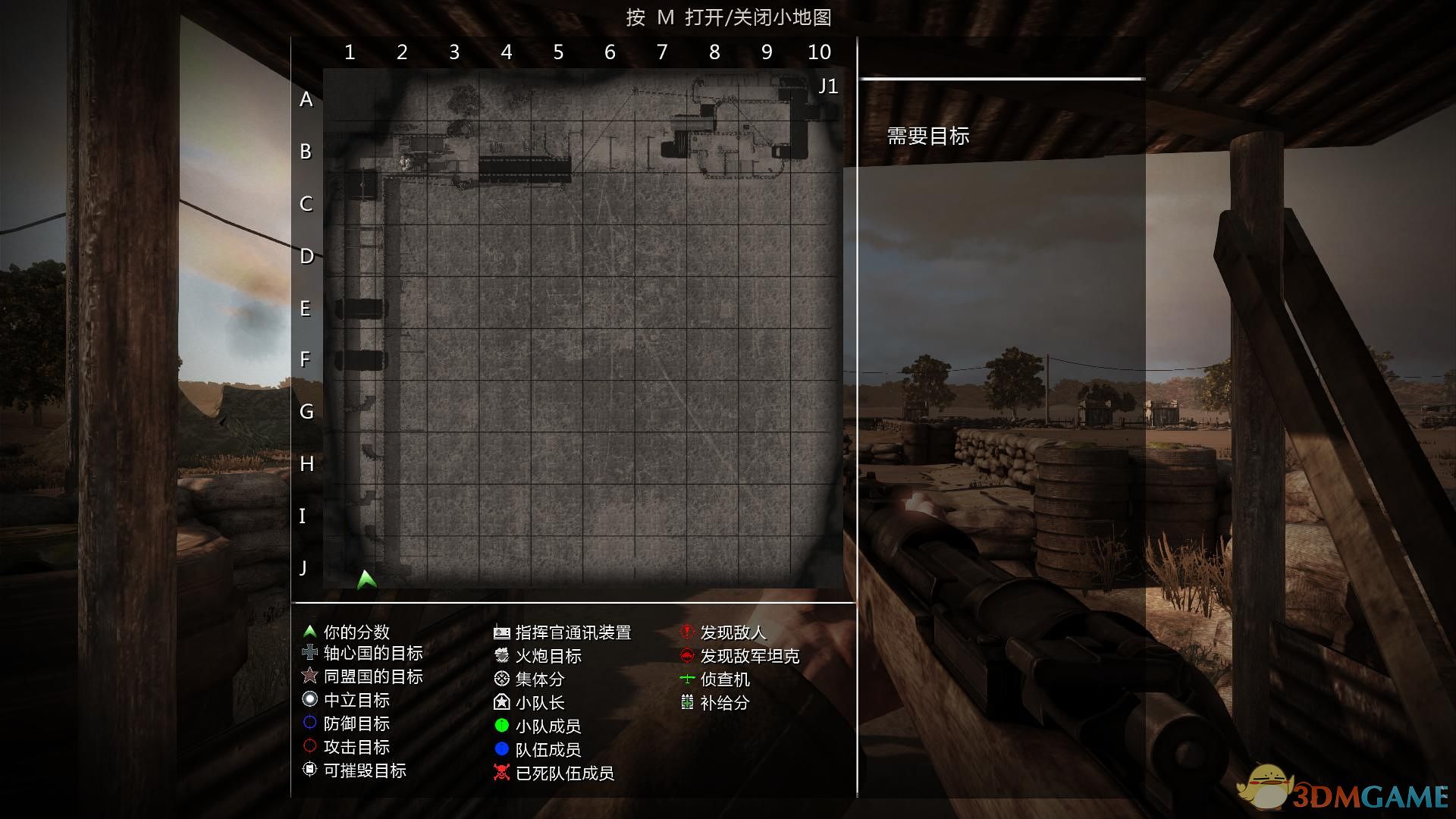
Task: Toggle the 防御目标 blue circle marker
Action: pos(310,724)
